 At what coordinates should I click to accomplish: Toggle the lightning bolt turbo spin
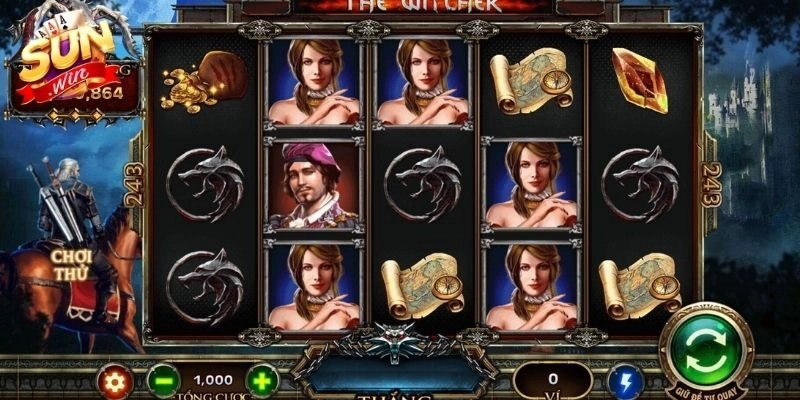click(x=626, y=381)
